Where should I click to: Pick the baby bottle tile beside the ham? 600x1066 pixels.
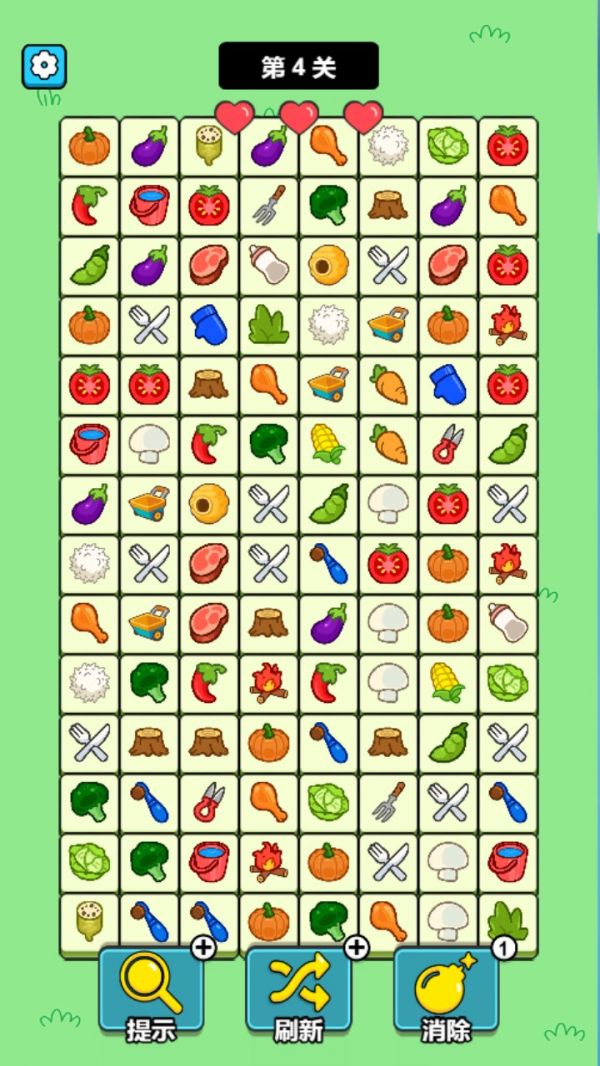point(268,265)
